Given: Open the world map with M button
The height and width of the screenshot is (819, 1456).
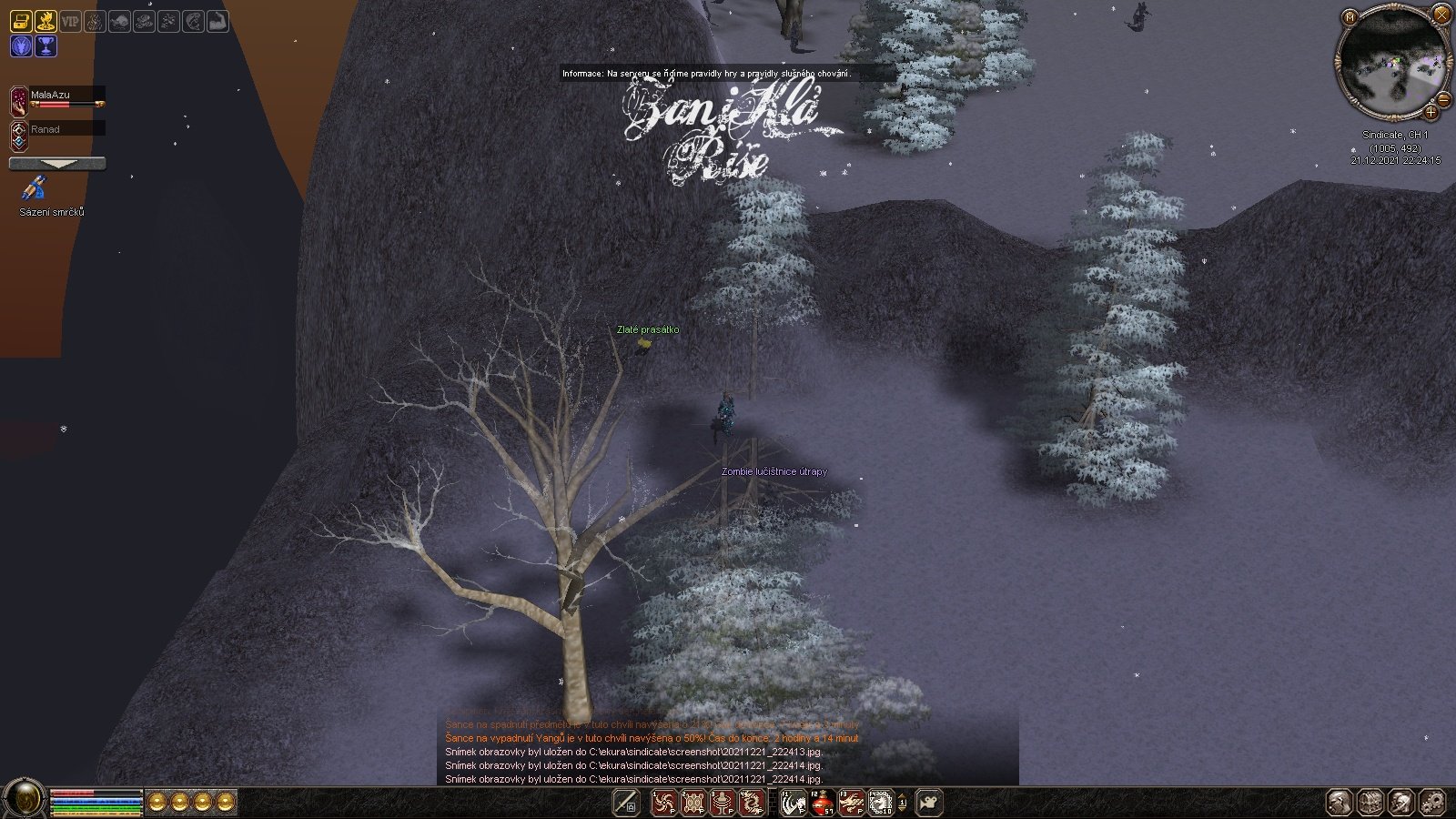Looking at the screenshot, I should pos(1350,16).
